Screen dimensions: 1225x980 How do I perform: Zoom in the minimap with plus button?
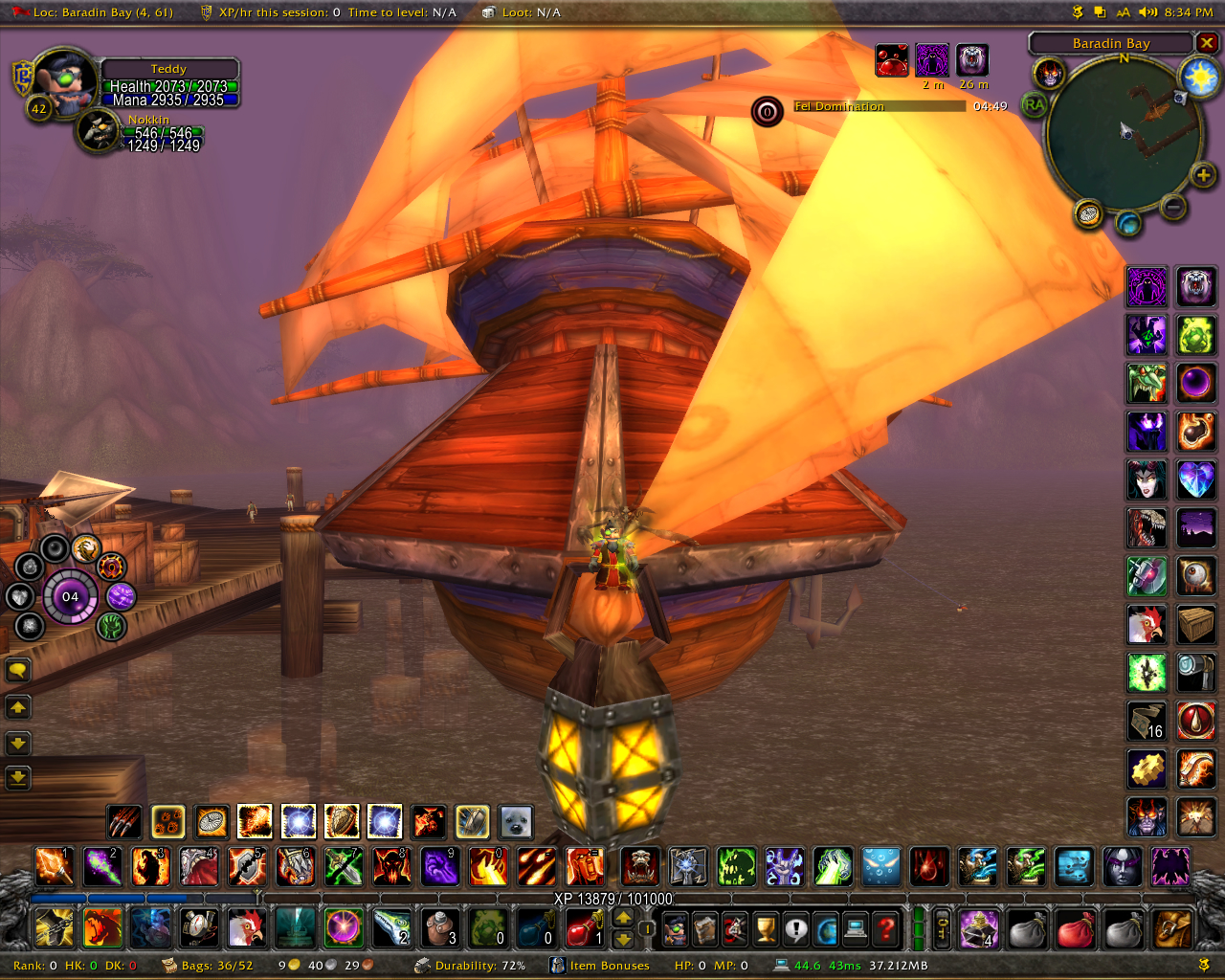point(1203,174)
